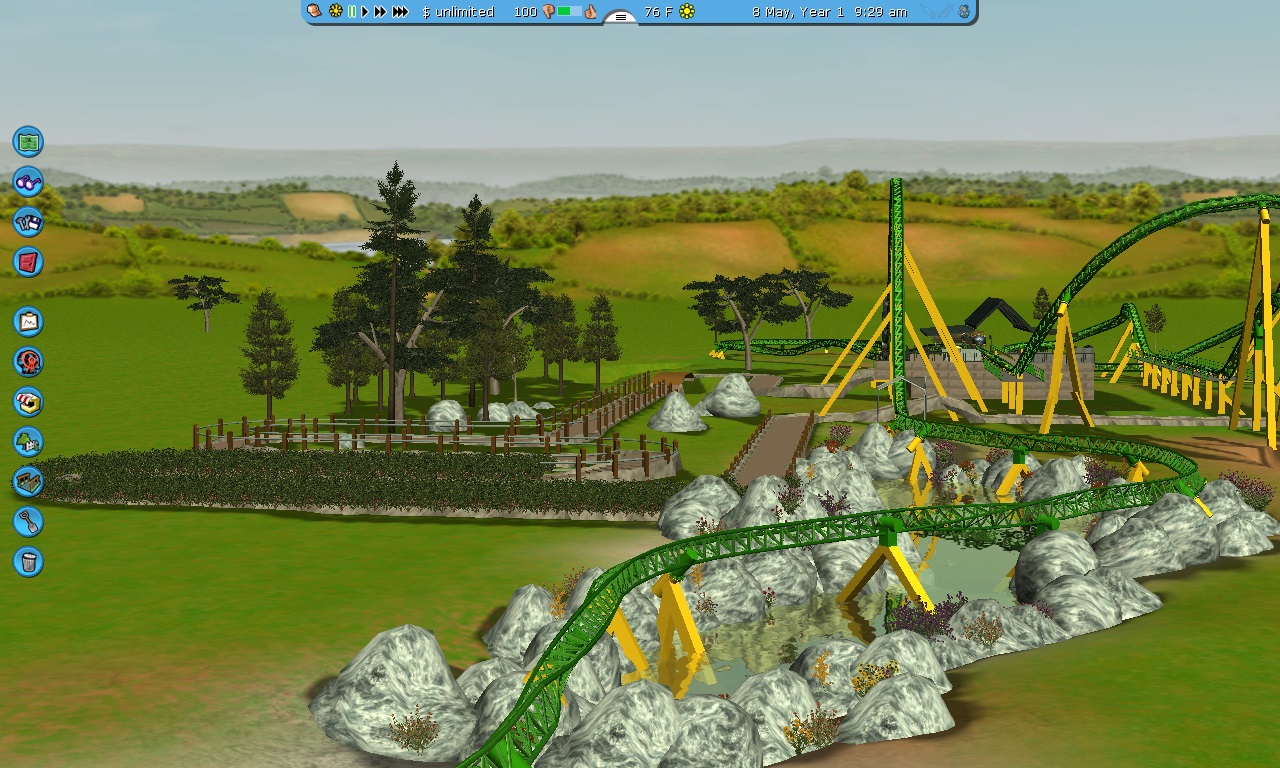Image resolution: width=1280 pixels, height=768 pixels.
Task: Set game speed to normal play
Action: coord(365,12)
